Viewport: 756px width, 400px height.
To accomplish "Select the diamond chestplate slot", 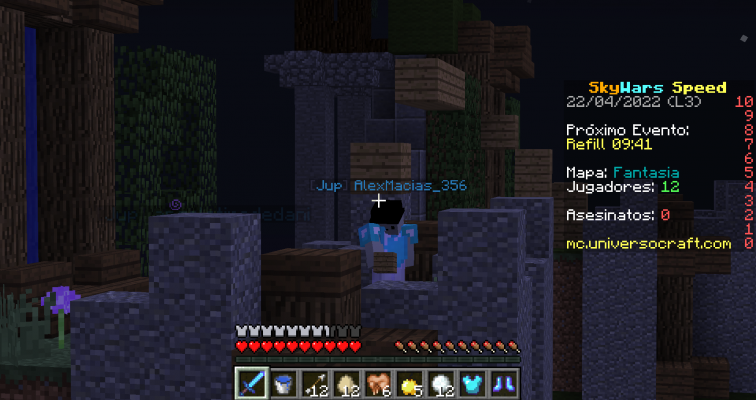I will pyautogui.click(x=474, y=383).
